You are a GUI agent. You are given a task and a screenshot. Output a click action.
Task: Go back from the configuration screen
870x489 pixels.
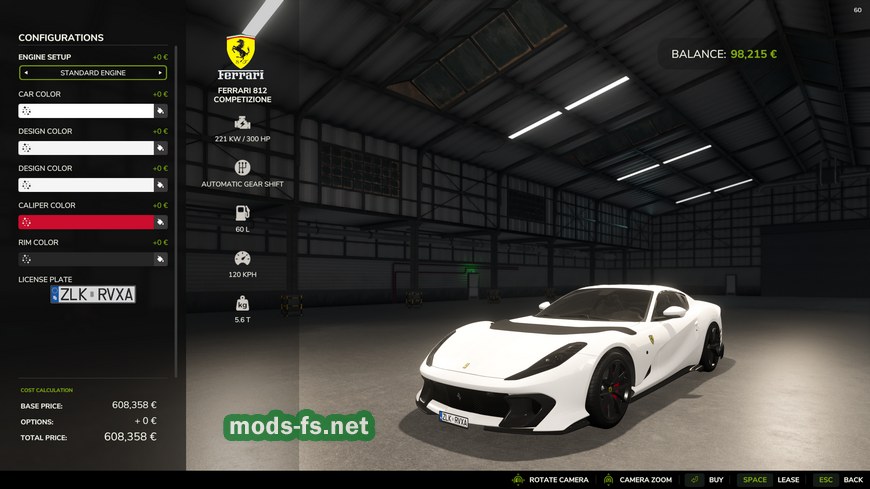point(840,480)
